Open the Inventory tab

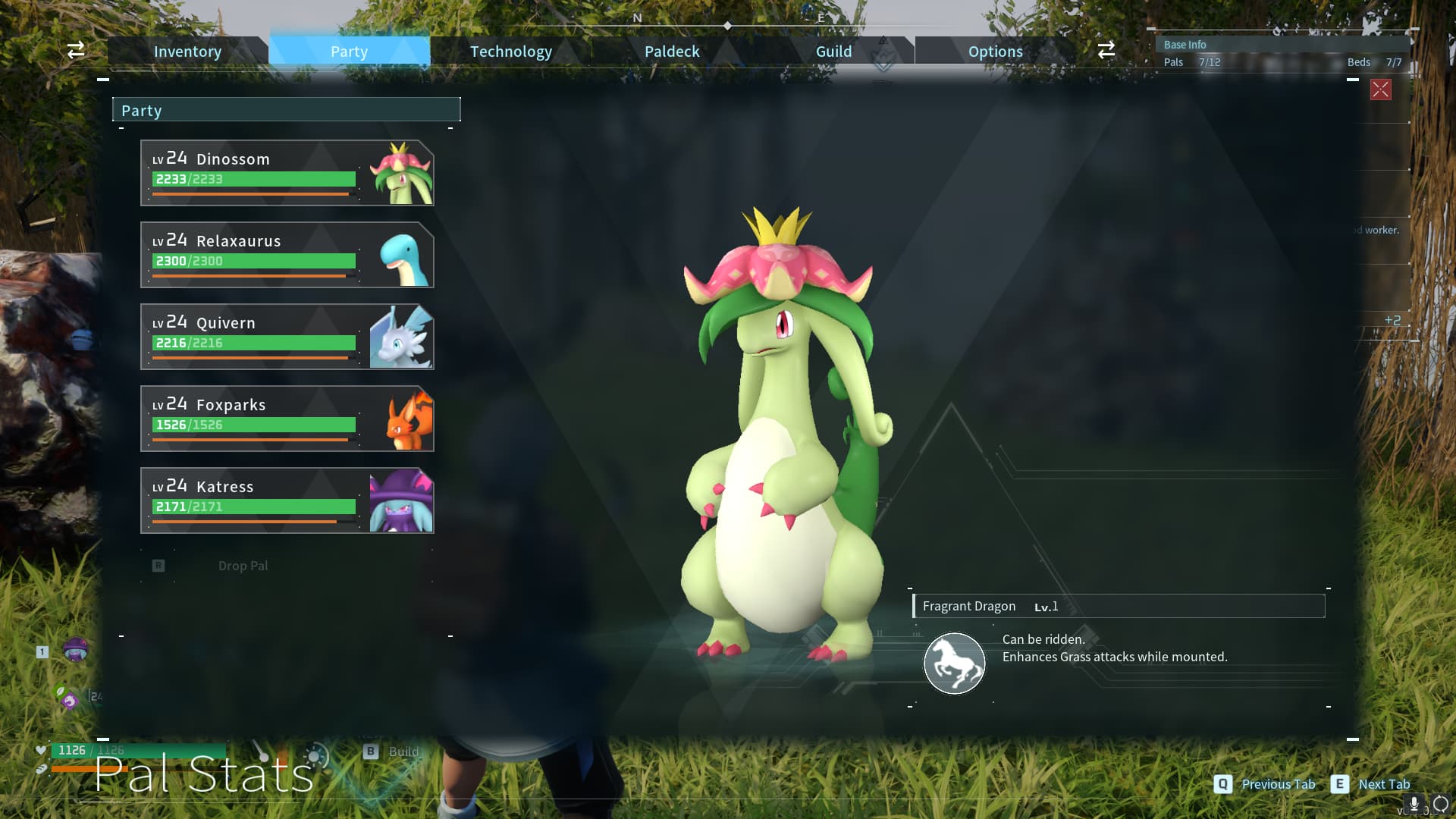(x=187, y=52)
